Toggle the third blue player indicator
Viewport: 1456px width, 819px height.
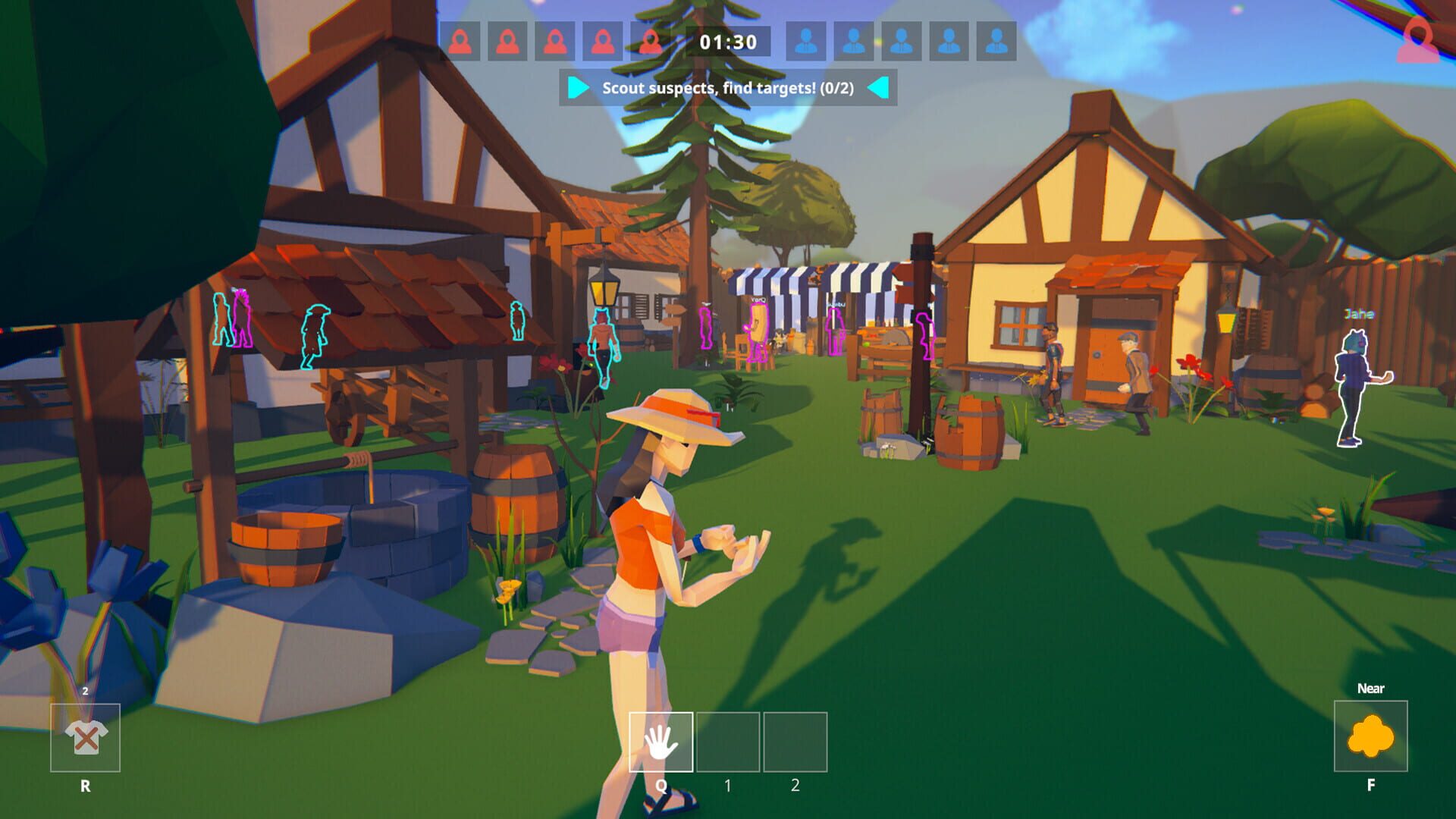coord(902,39)
